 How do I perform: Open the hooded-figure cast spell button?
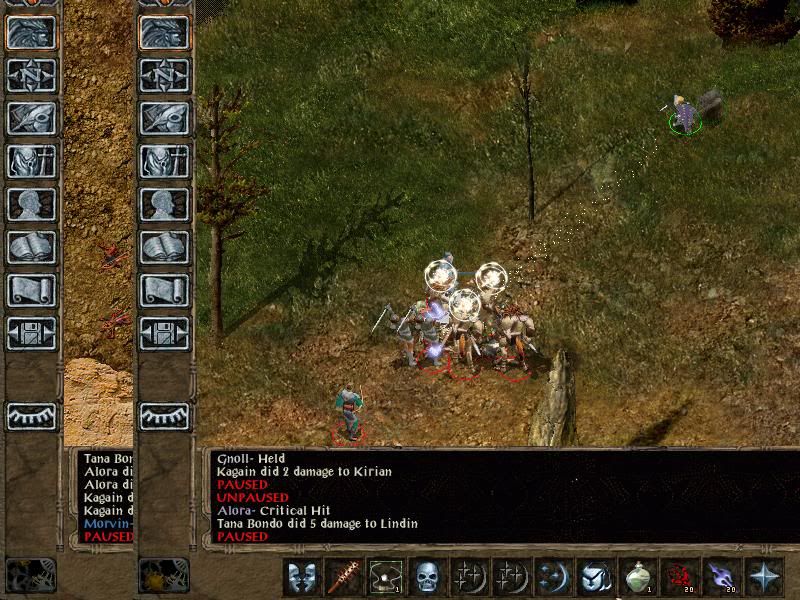point(596,576)
